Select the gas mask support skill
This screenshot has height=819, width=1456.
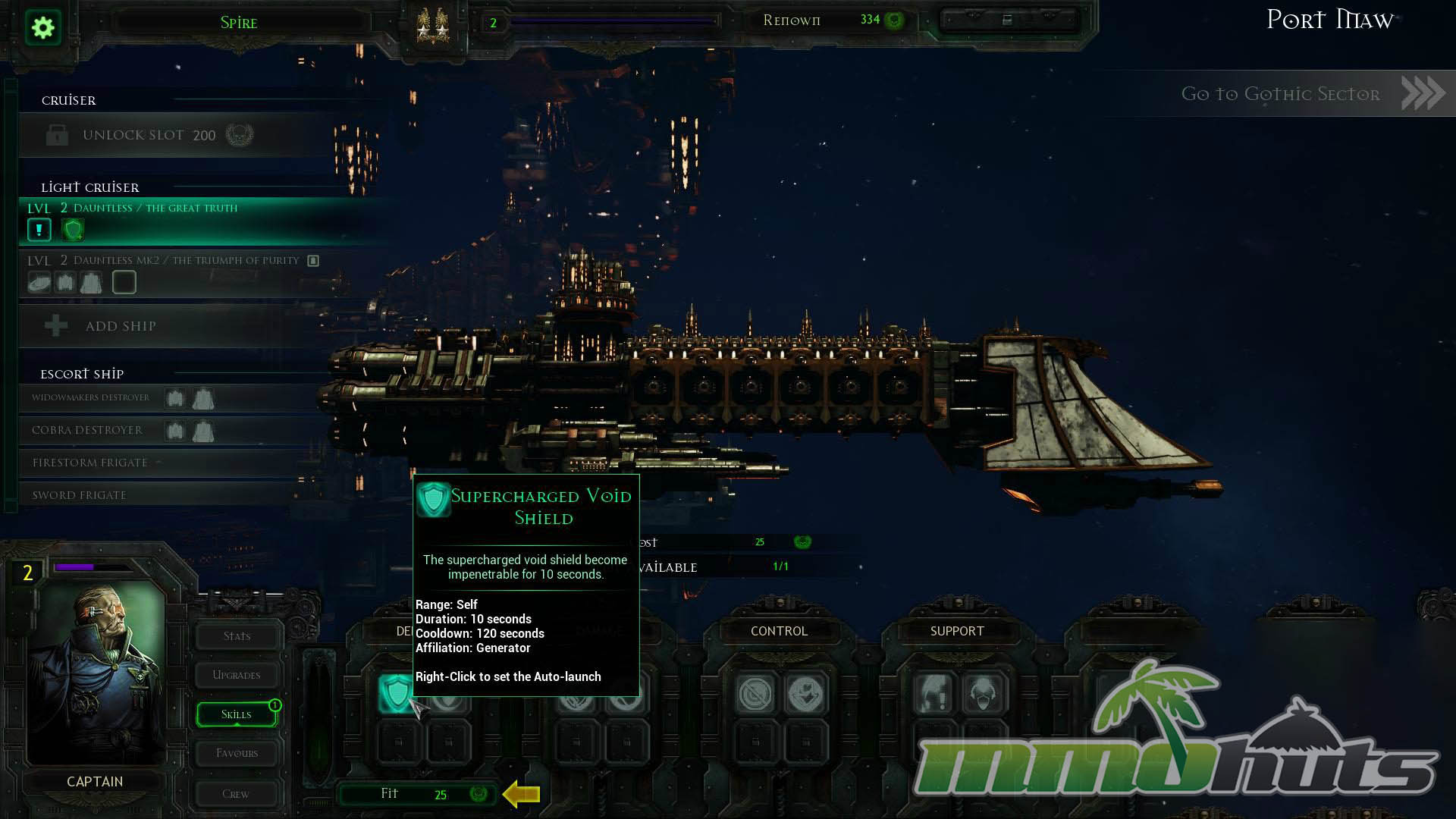coord(984,694)
